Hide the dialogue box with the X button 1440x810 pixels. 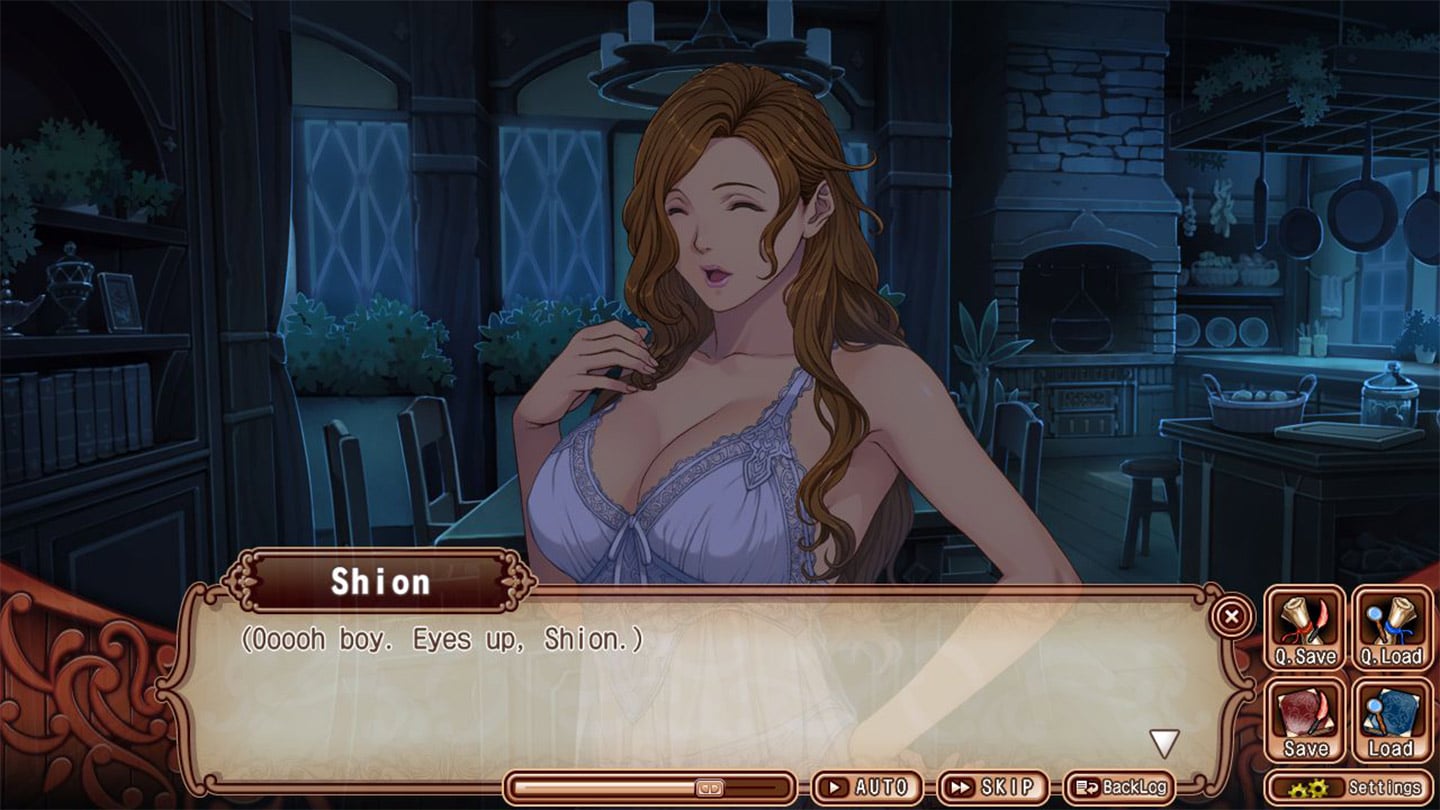coord(1232,617)
